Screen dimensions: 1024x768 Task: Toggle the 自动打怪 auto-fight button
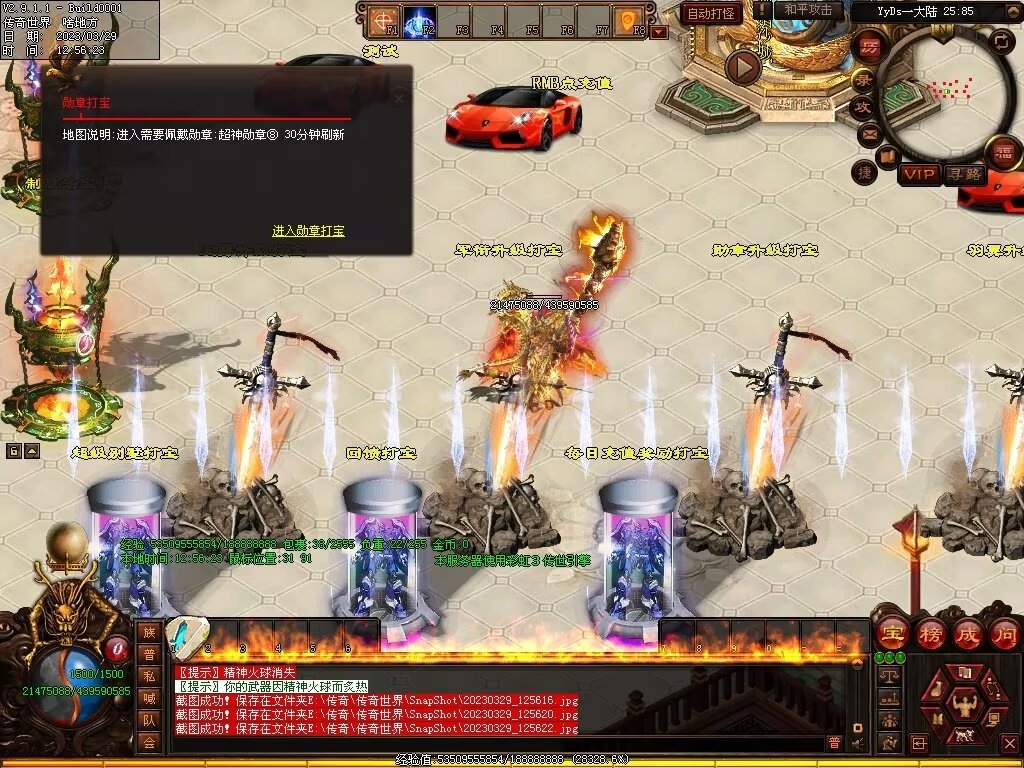711,13
